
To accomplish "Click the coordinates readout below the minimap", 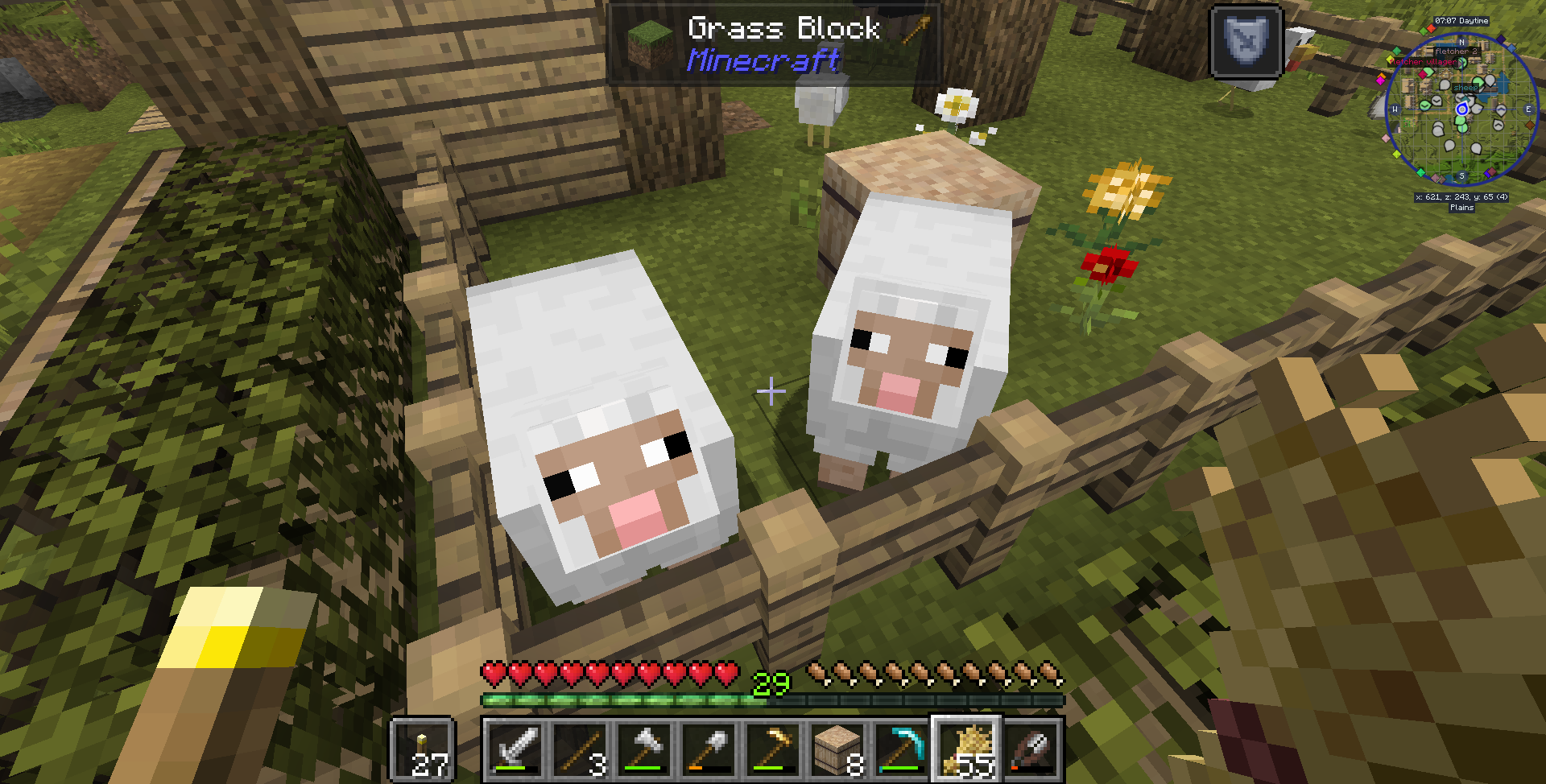I will (1463, 196).
